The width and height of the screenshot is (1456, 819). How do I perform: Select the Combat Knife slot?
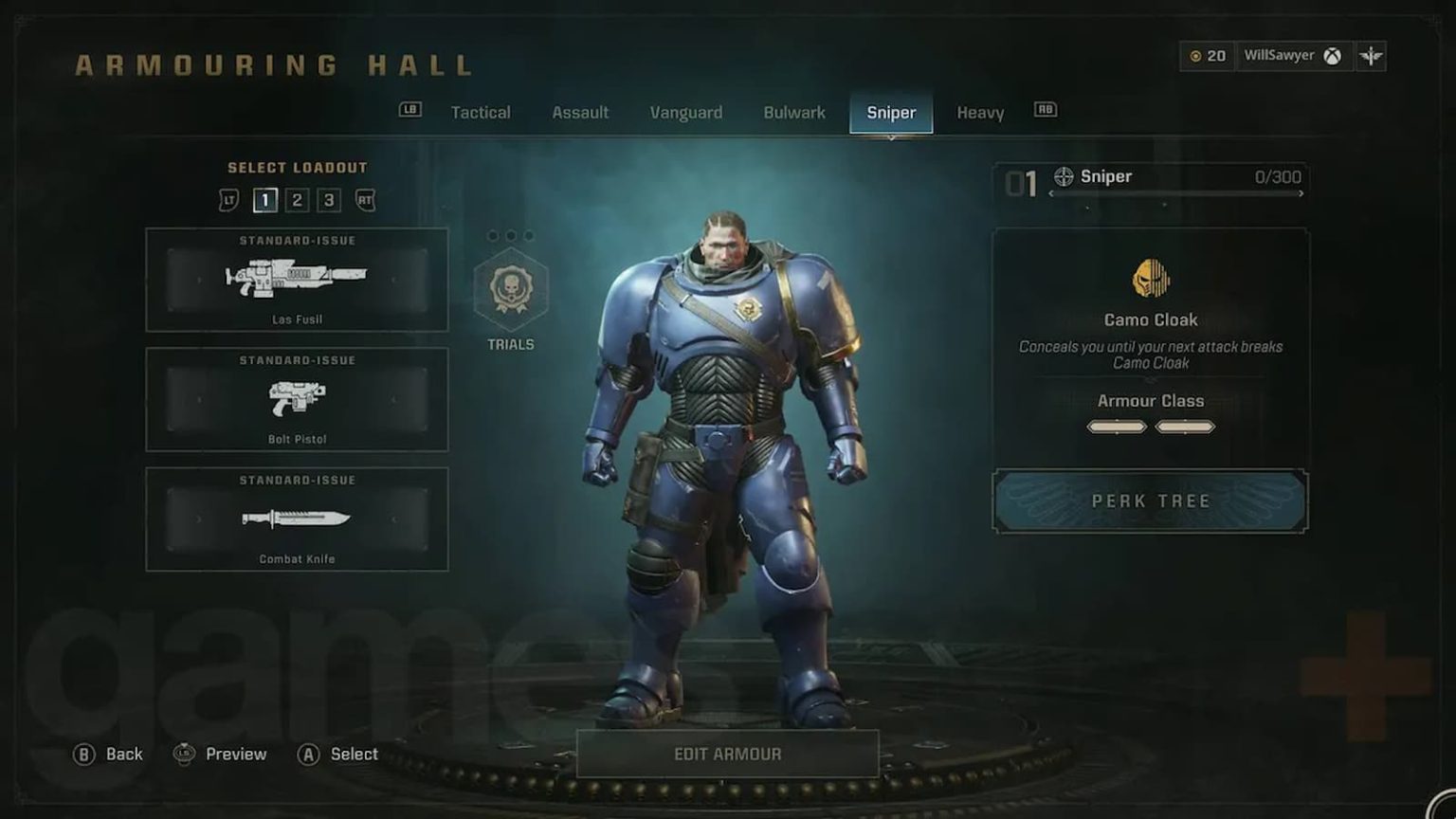tap(297, 519)
